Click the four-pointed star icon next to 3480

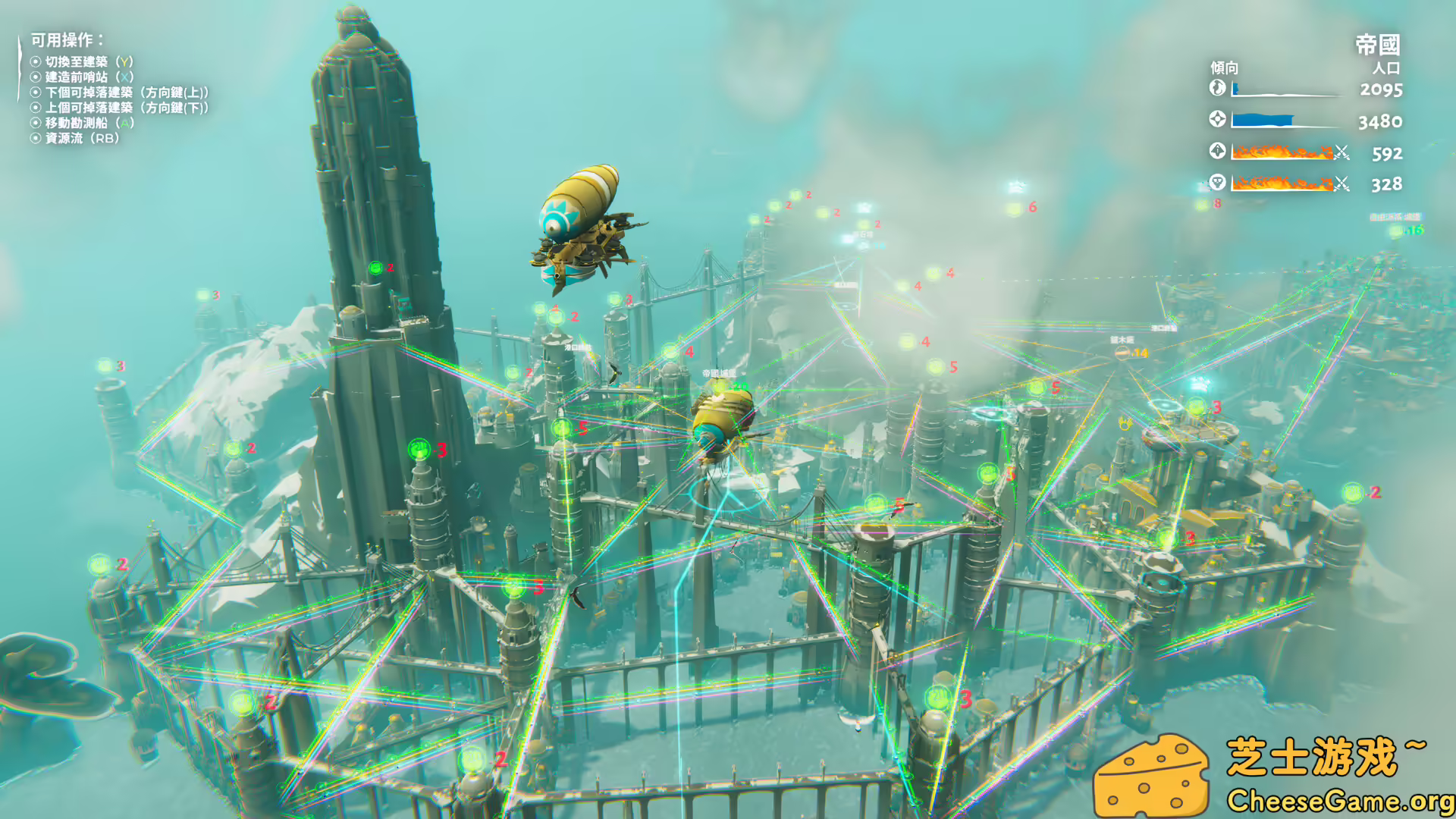[1218, 120]
